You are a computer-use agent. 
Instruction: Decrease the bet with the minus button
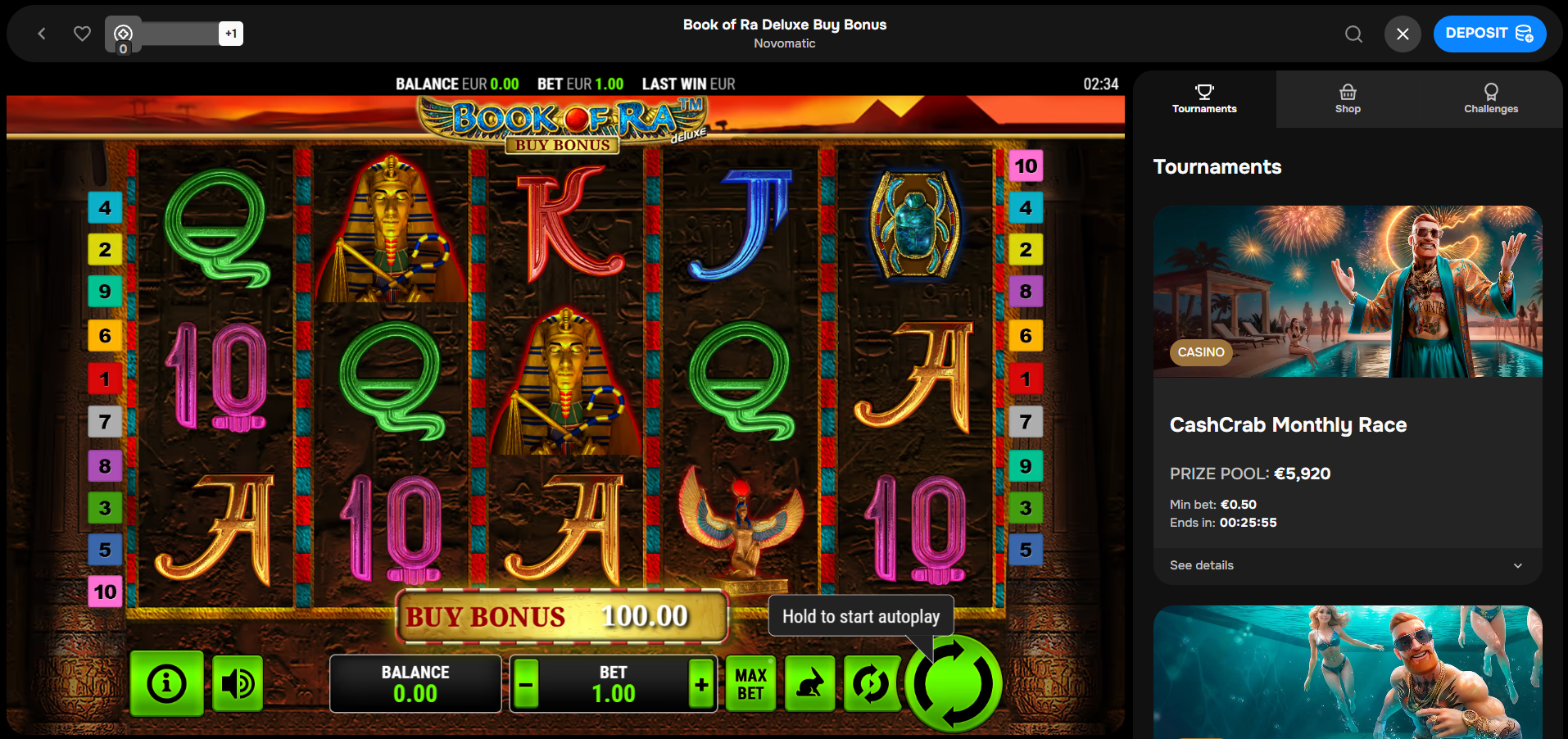click(x=526, y=683)
